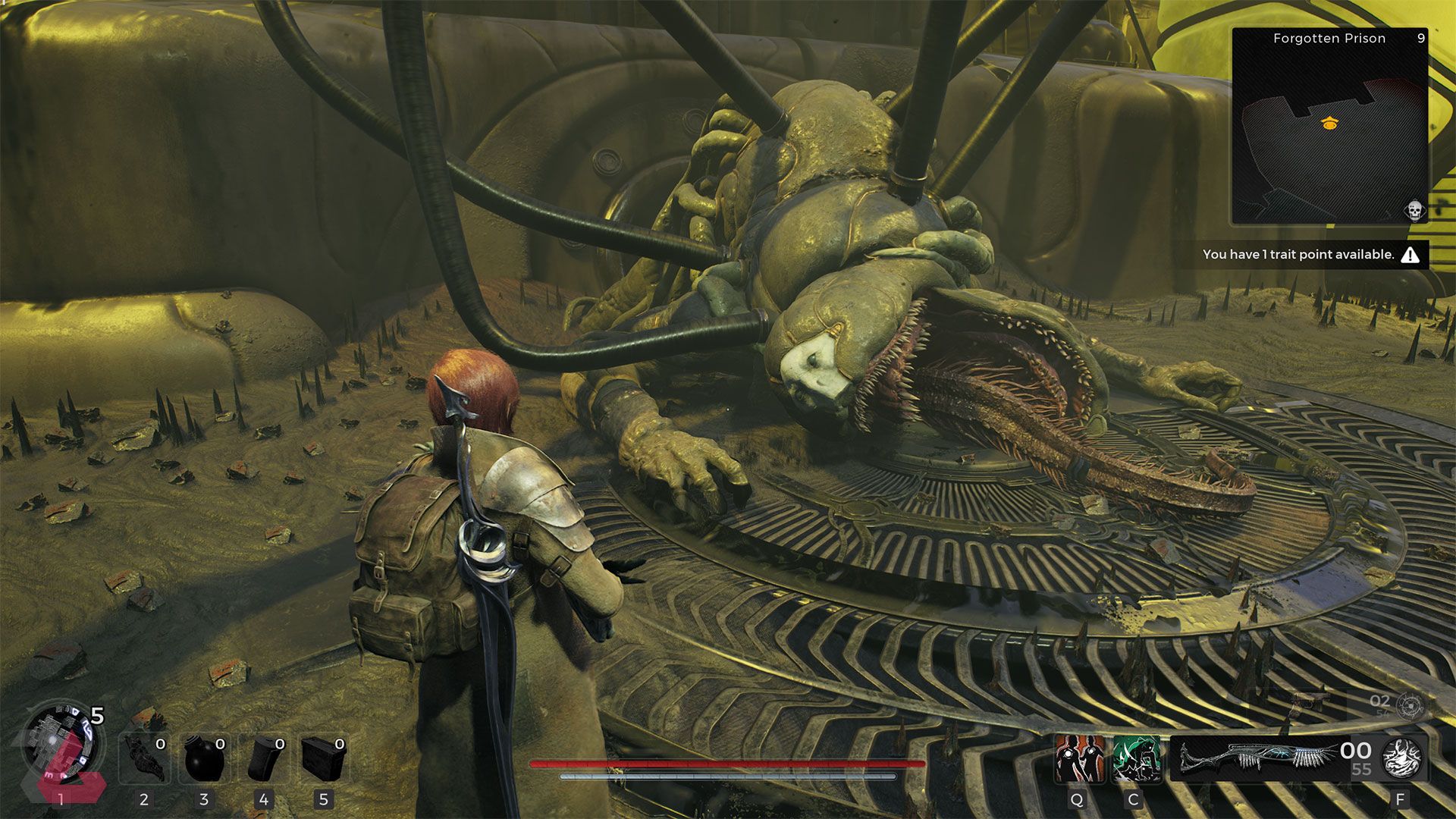1456x819 pixels.
Task: Activate the green crouching-figure skill
Action: 1136,758
